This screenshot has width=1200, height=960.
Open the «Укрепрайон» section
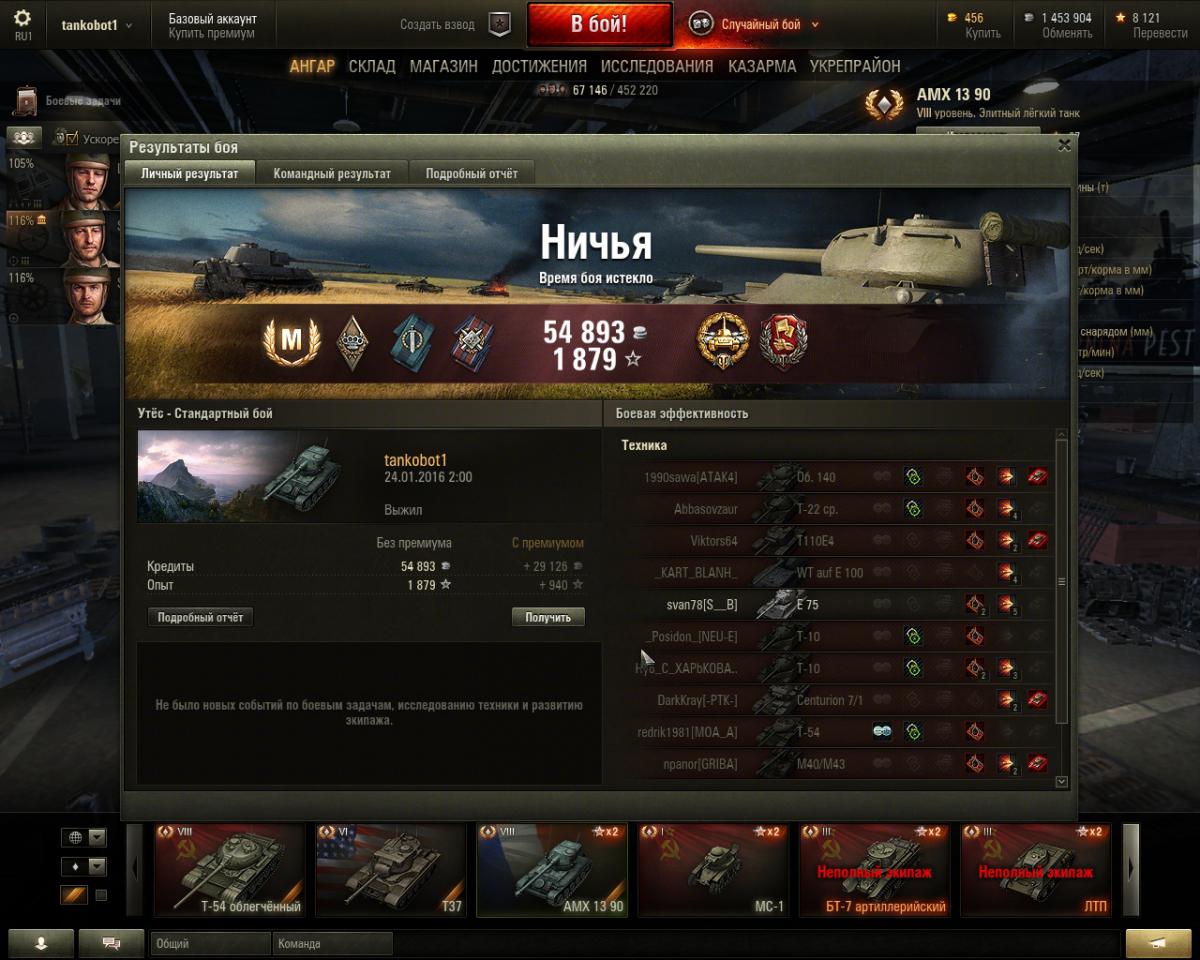pyautogui.click(x=855, y=66)
